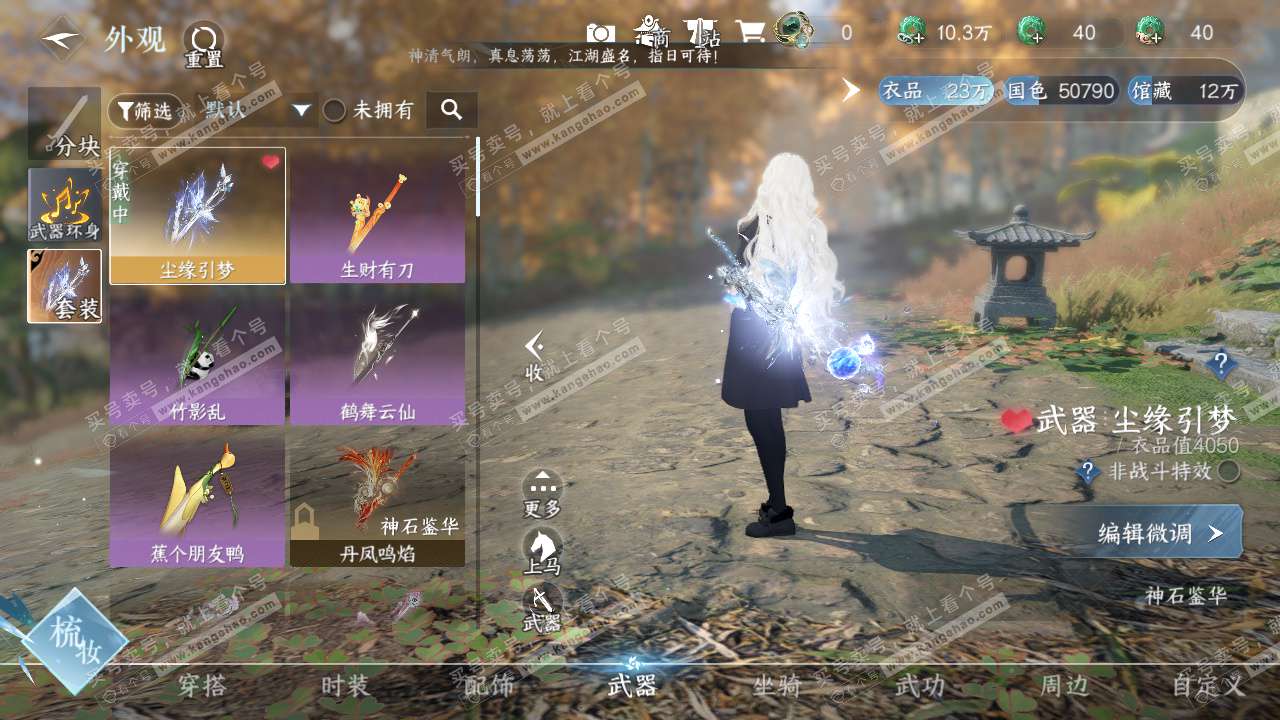Choose the 蕉个朋友鸭 weapon skin
The height and width of the screenshot is (720, 1280).
click(197, 500)
